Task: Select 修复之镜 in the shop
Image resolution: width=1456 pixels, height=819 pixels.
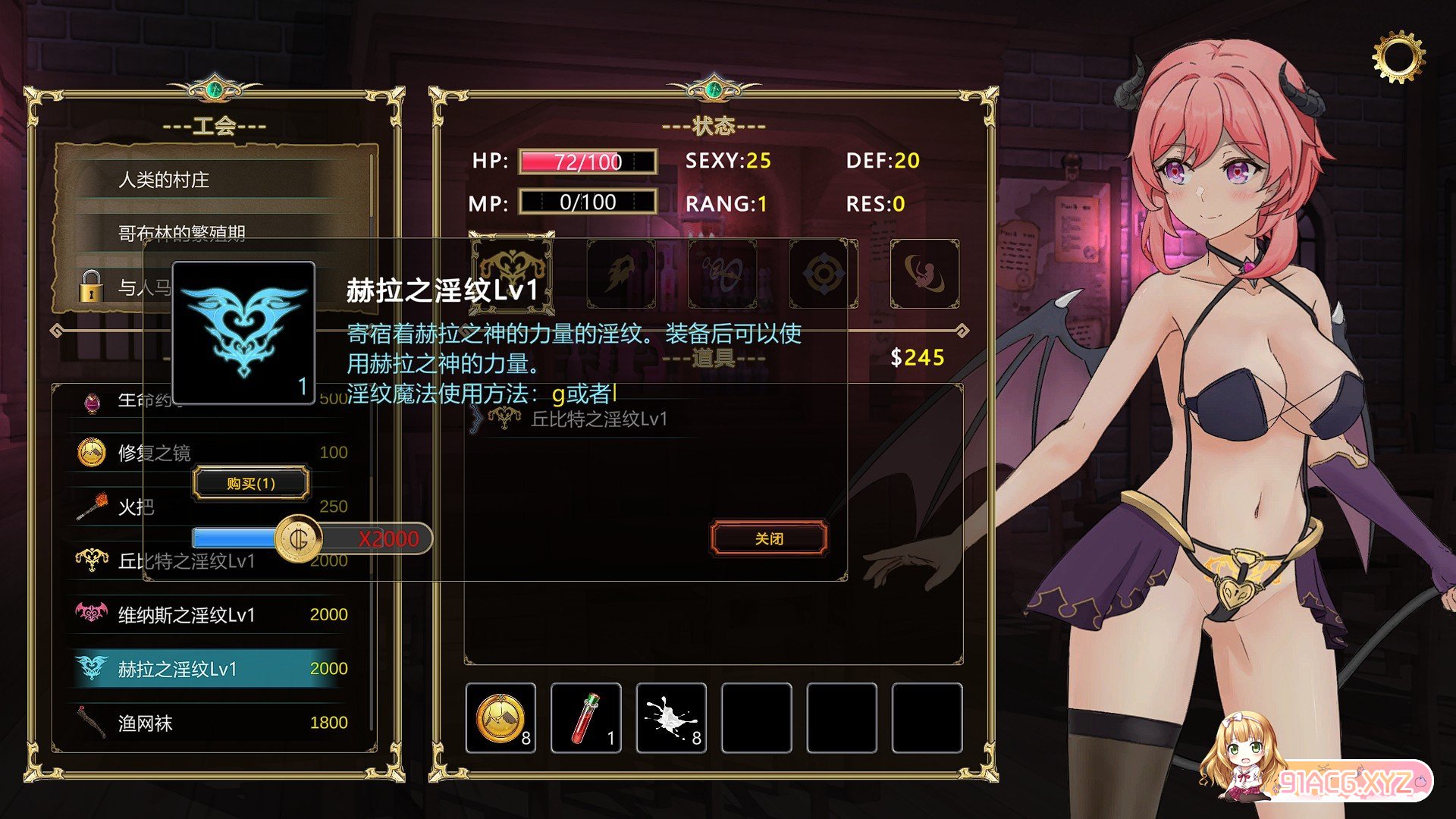Action: tap(154, 453)
